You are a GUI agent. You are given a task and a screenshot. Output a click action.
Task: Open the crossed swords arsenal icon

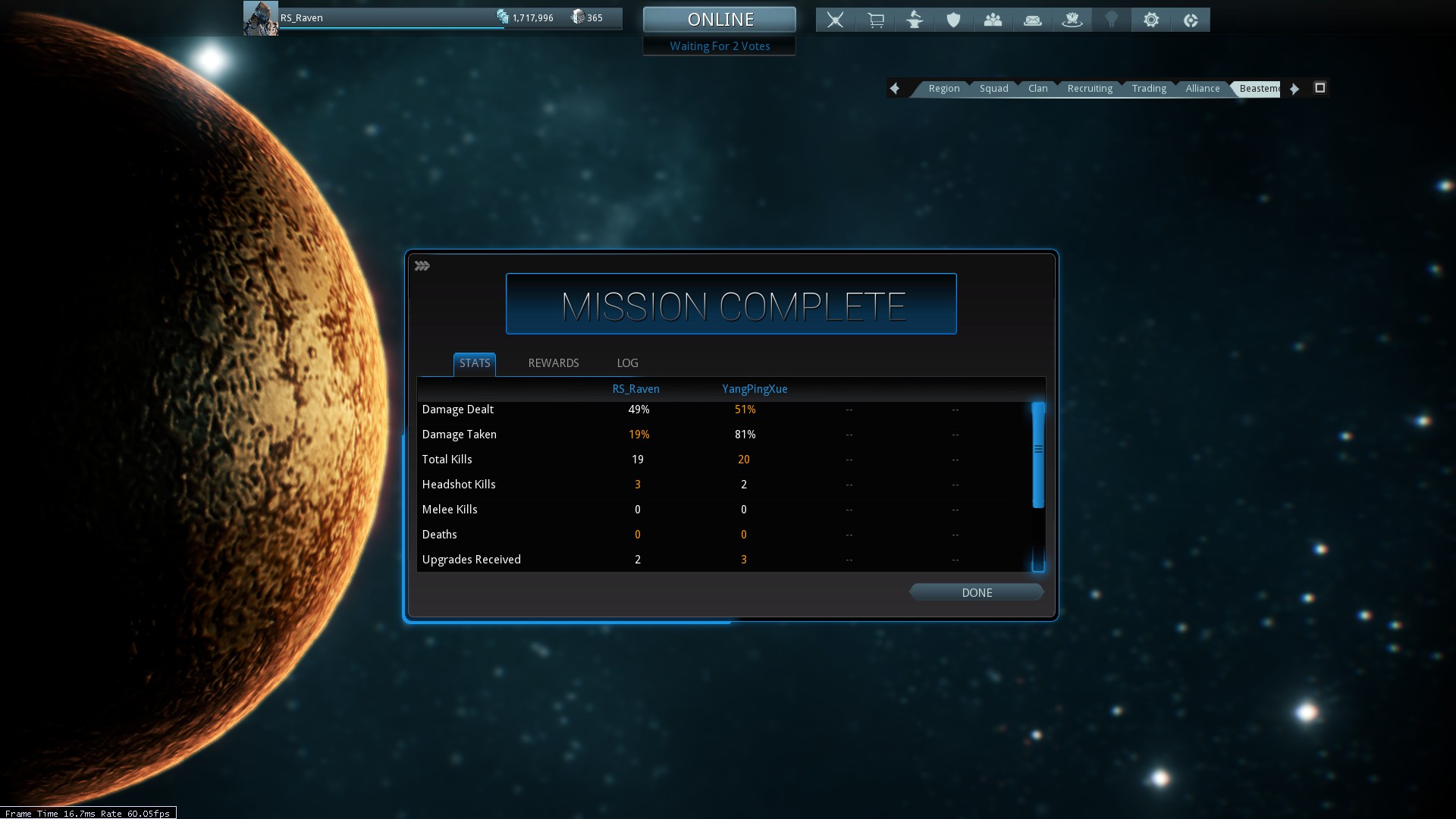[x=835, y=20]
